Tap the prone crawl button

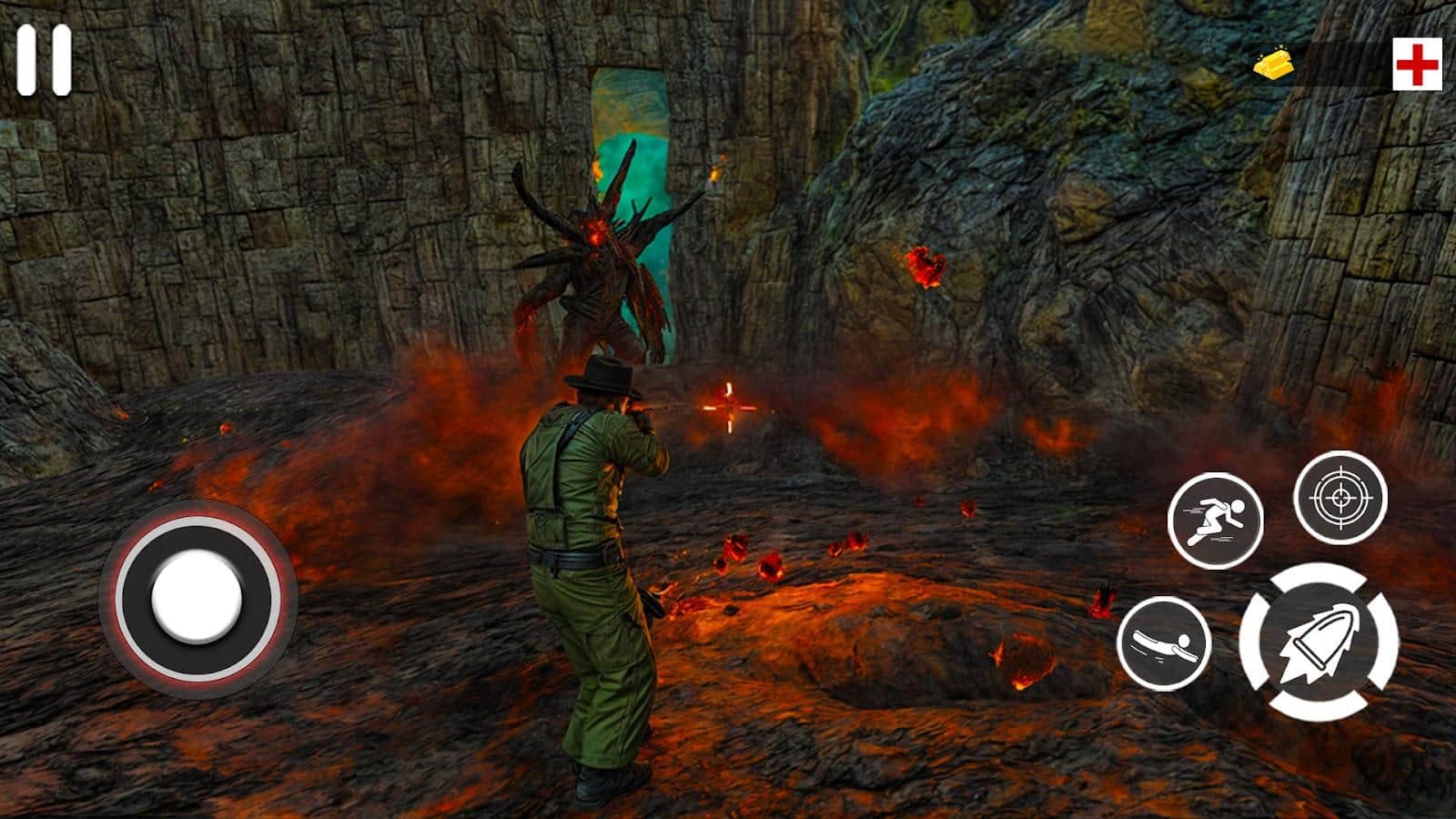(1164, 643)
